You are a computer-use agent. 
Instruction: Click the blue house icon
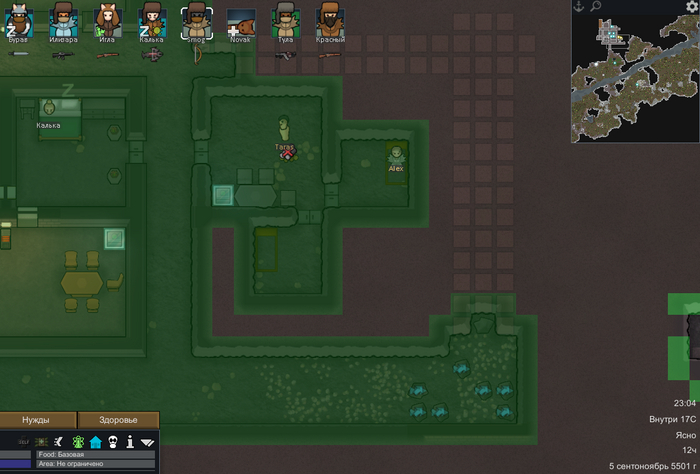pyautogui.click(x=96, y=441)
